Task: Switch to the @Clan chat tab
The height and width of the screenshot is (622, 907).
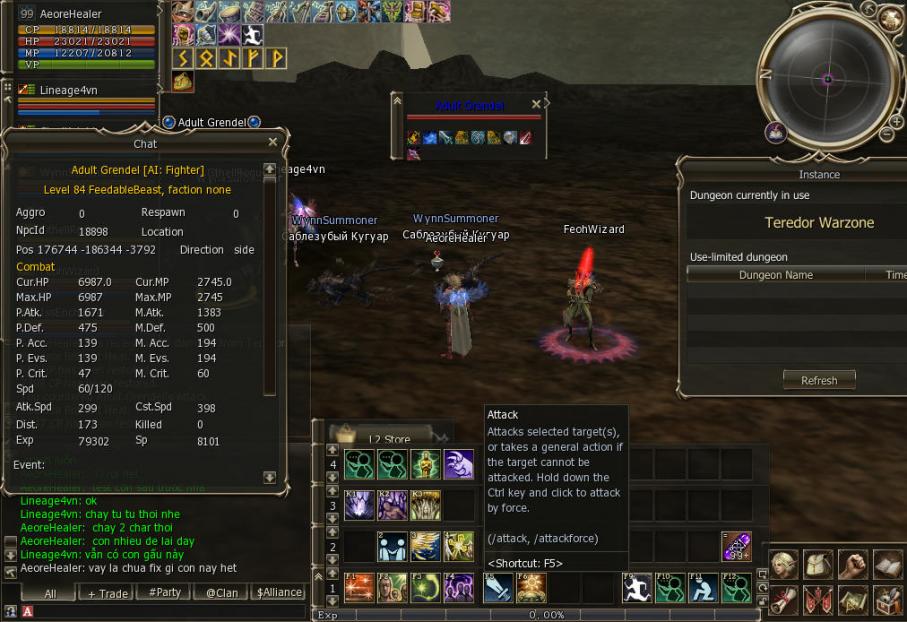Action: [221, 593]
